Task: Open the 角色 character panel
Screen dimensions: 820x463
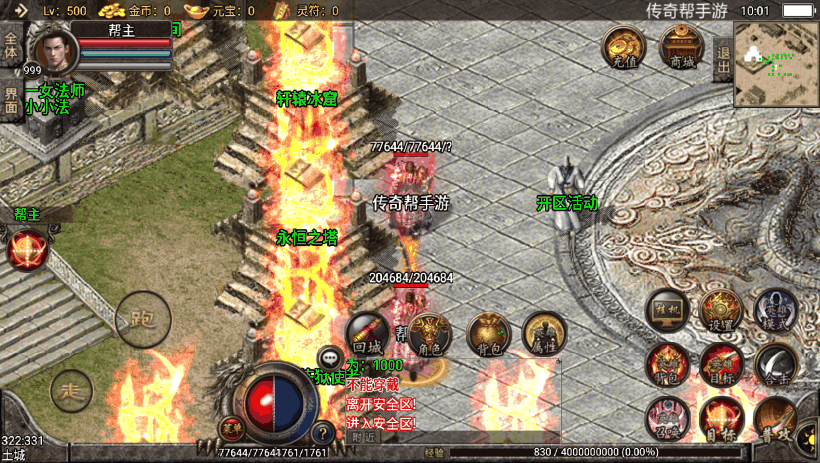Action: coord(429,334)
